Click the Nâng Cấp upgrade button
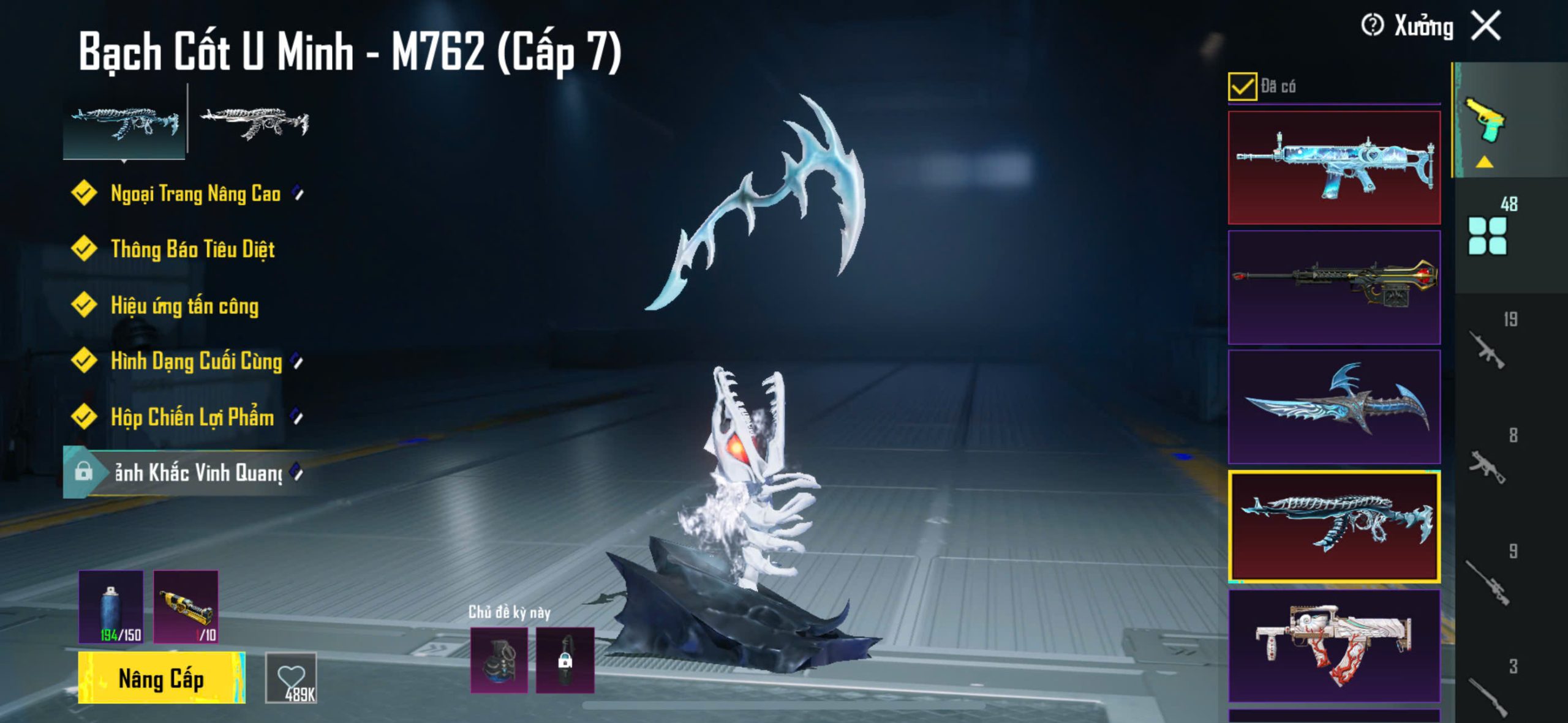The width and height of the screenshot is (1568, 723). (x=161, y=678)
